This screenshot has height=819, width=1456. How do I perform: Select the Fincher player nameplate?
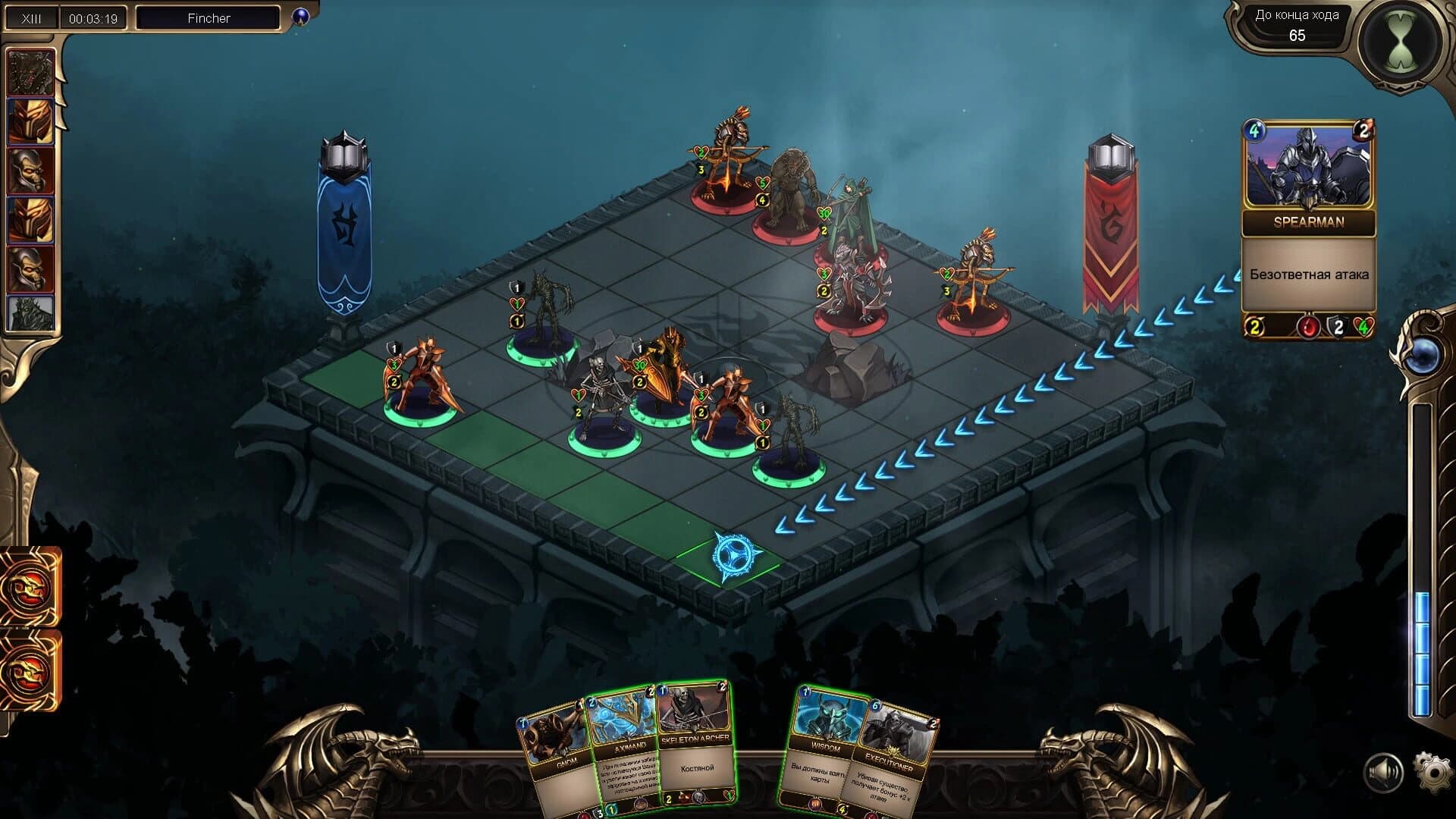click(x=206, y=17)
